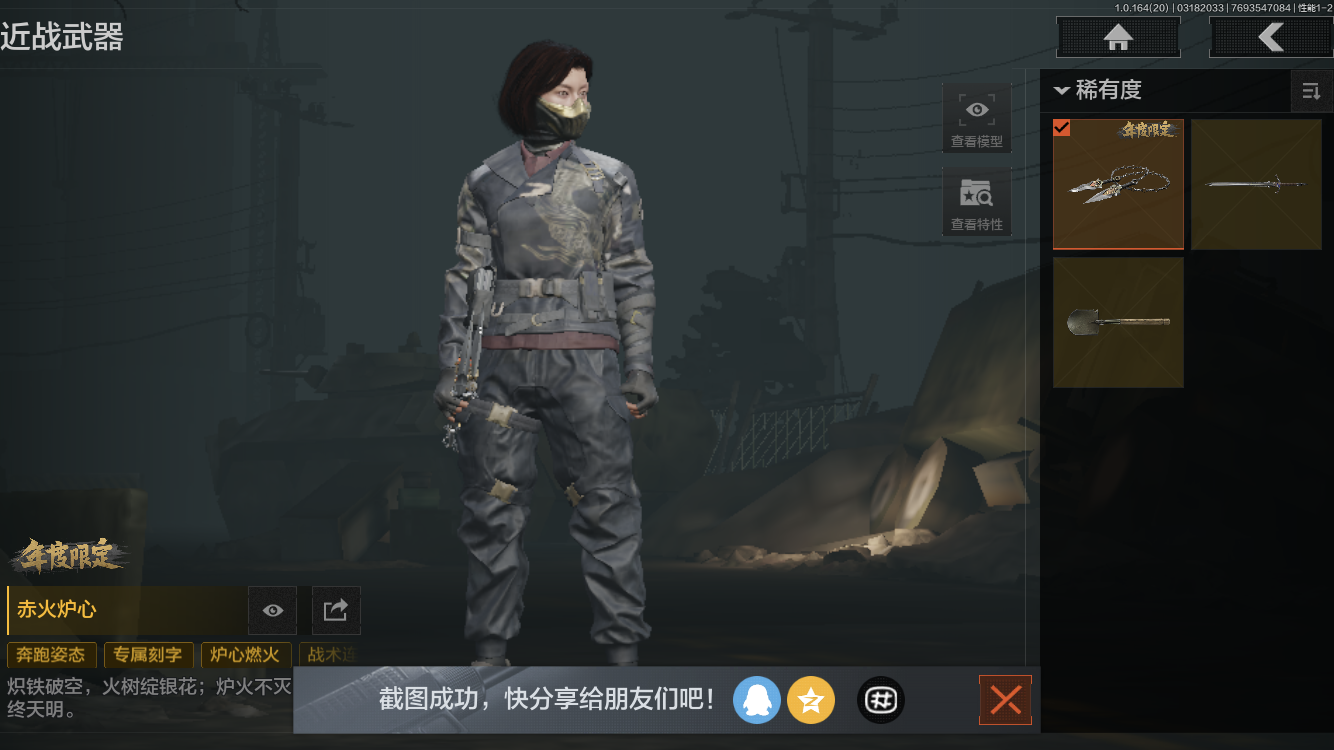Screen dimensions: 1334x750
Task: Dismiss the screenshot share banner with red X
Action: [x=1005, y=700]
